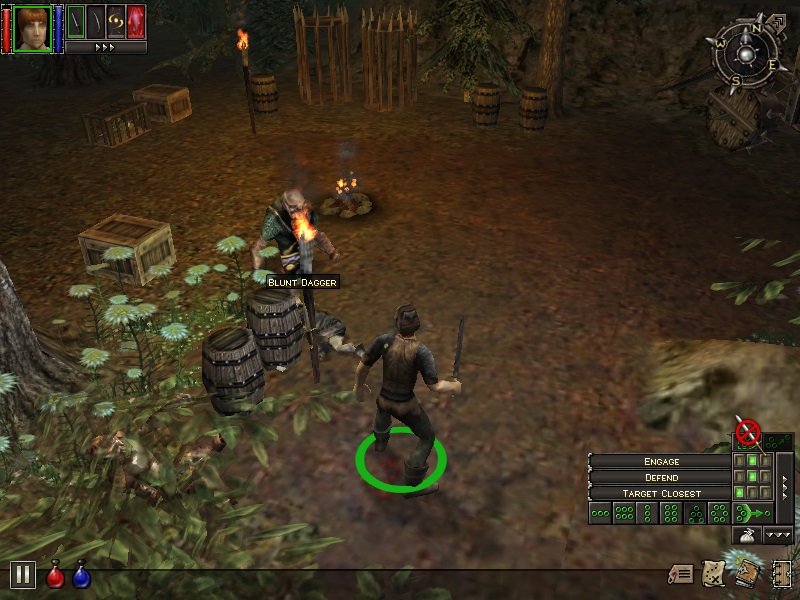Click the Target Closest order button
800x600 pixels.
tap(661, 494)
